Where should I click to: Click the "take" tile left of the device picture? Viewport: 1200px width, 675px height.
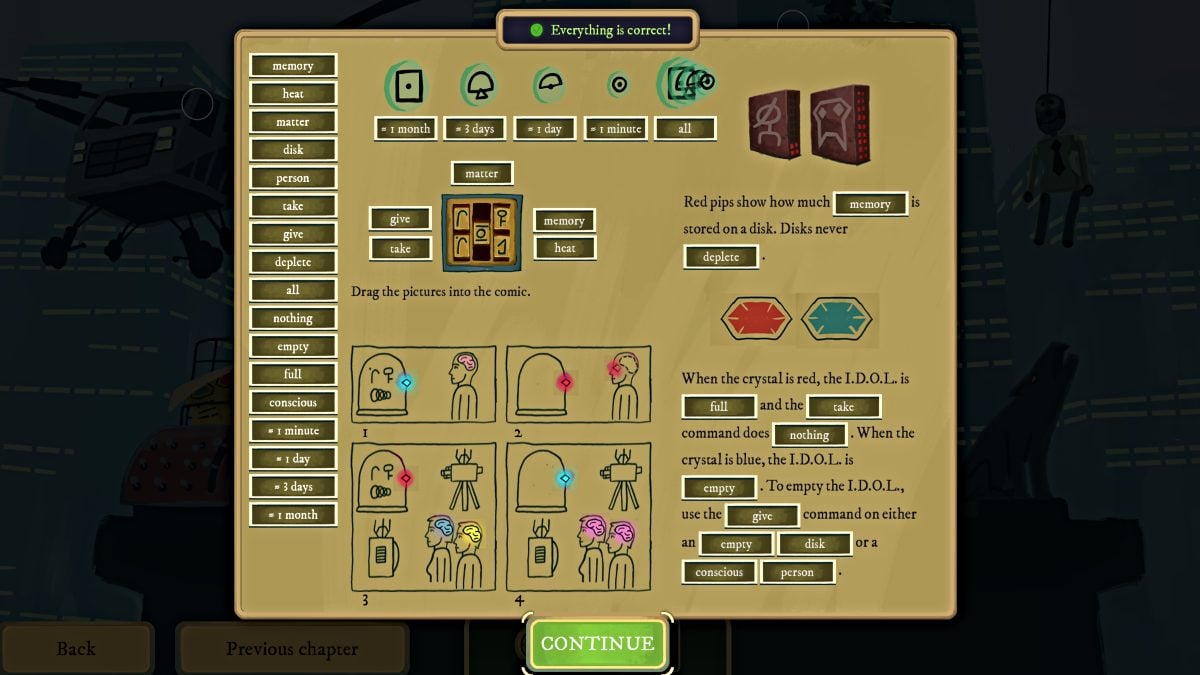(x=400, y=248)
